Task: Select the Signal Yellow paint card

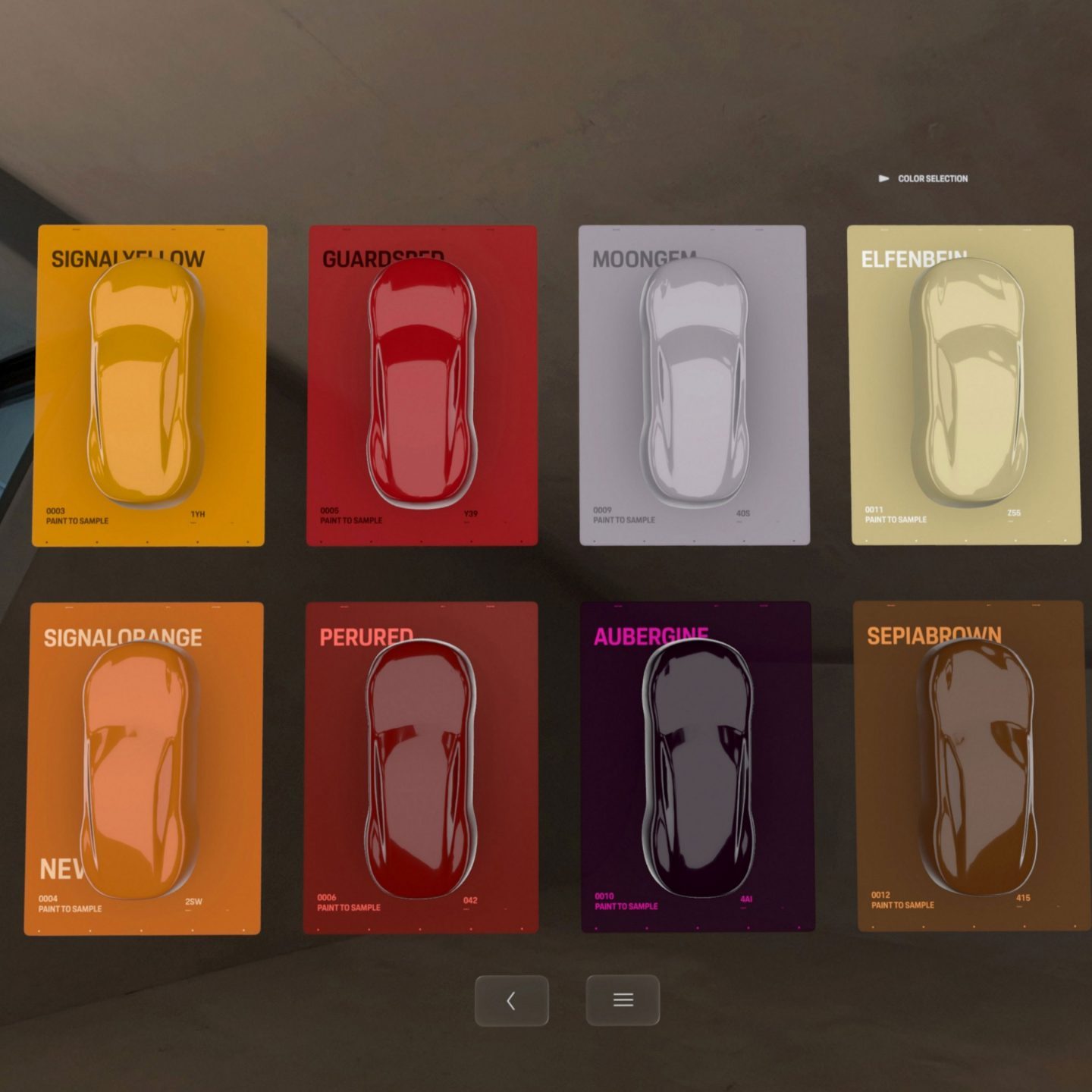Action: point(149,385)
